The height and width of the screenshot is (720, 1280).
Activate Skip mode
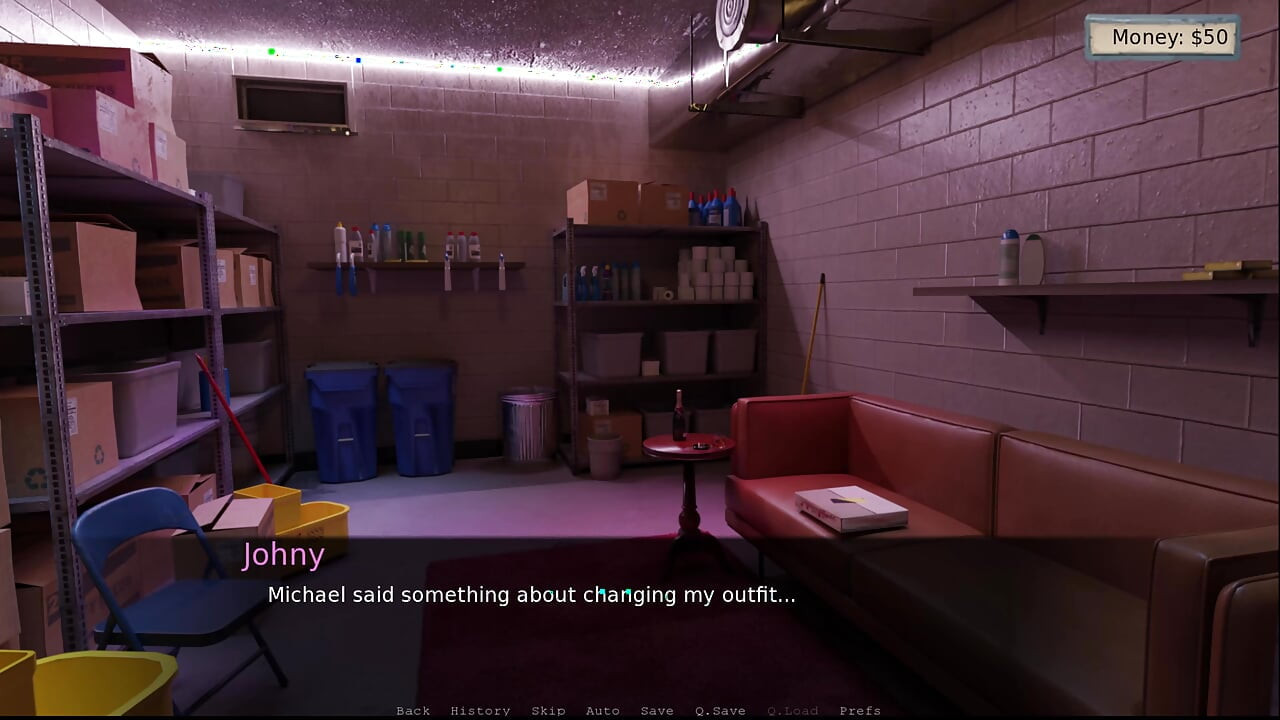[548, 711]
